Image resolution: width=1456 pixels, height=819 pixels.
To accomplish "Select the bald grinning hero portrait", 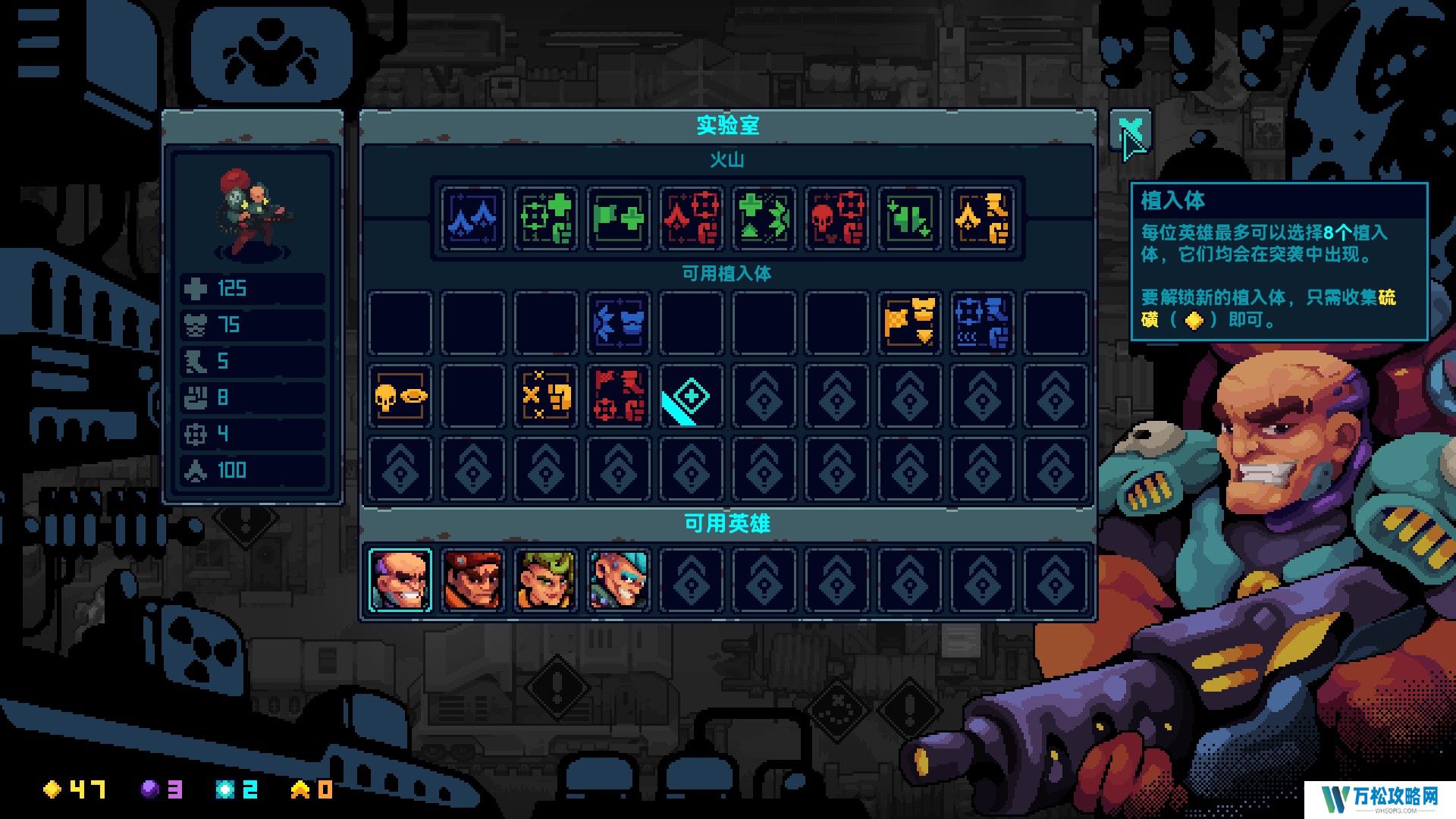I will click(400, 580).
